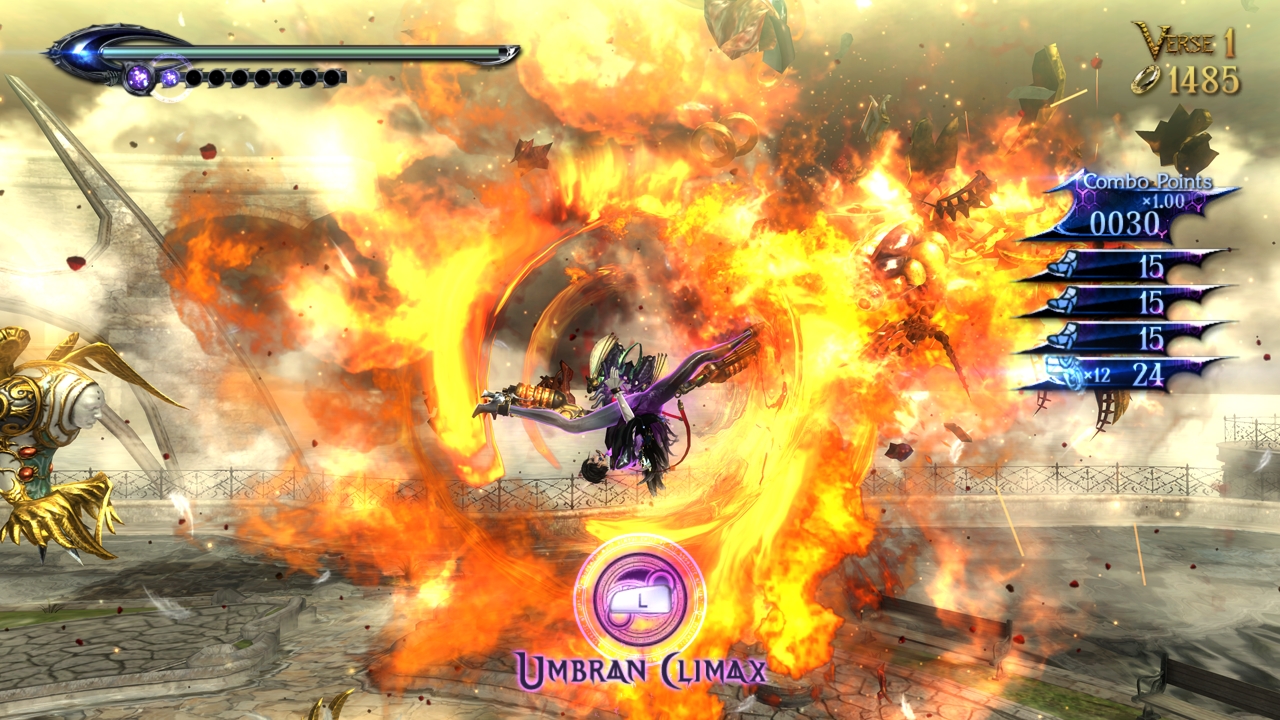The image size is (1280, 720).
Task: Activate the Umbran Climax ability emblem
Action: pos(639,598)
